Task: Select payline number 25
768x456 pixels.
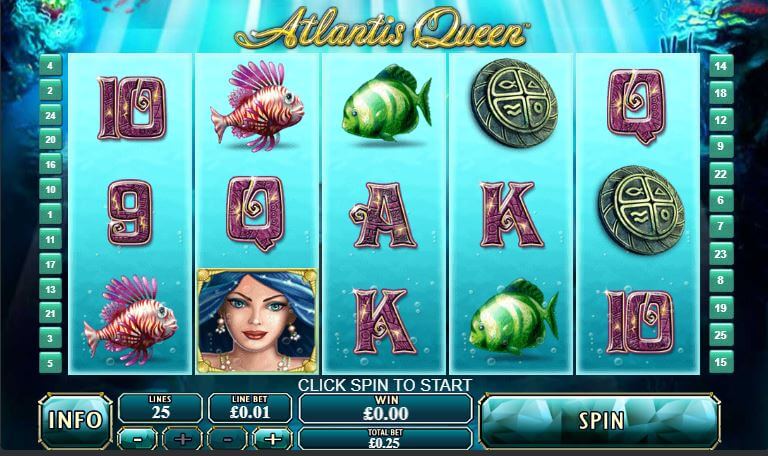Action: coord(719,335)
